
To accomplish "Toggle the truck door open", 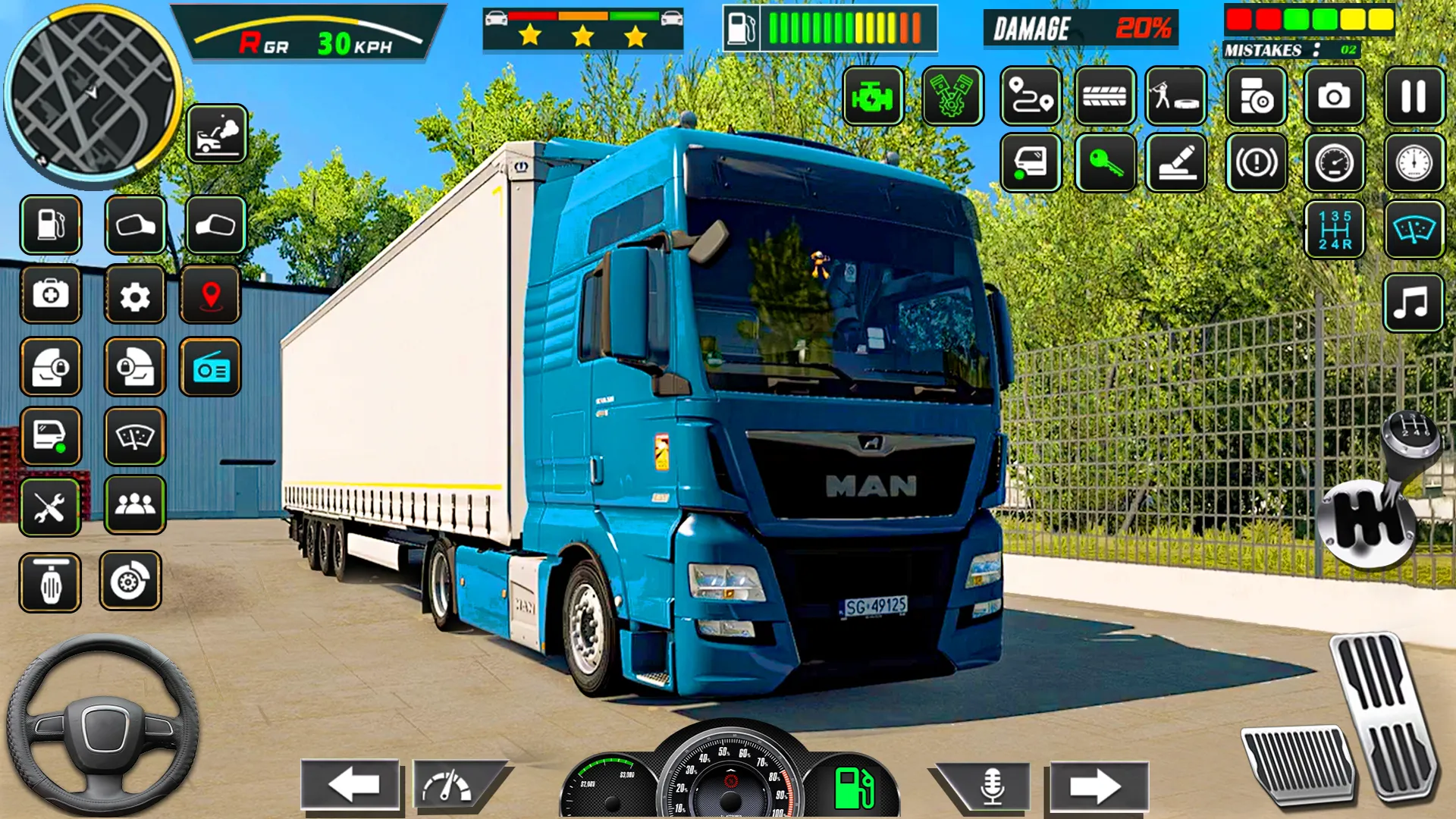I will pos(1031,163).
